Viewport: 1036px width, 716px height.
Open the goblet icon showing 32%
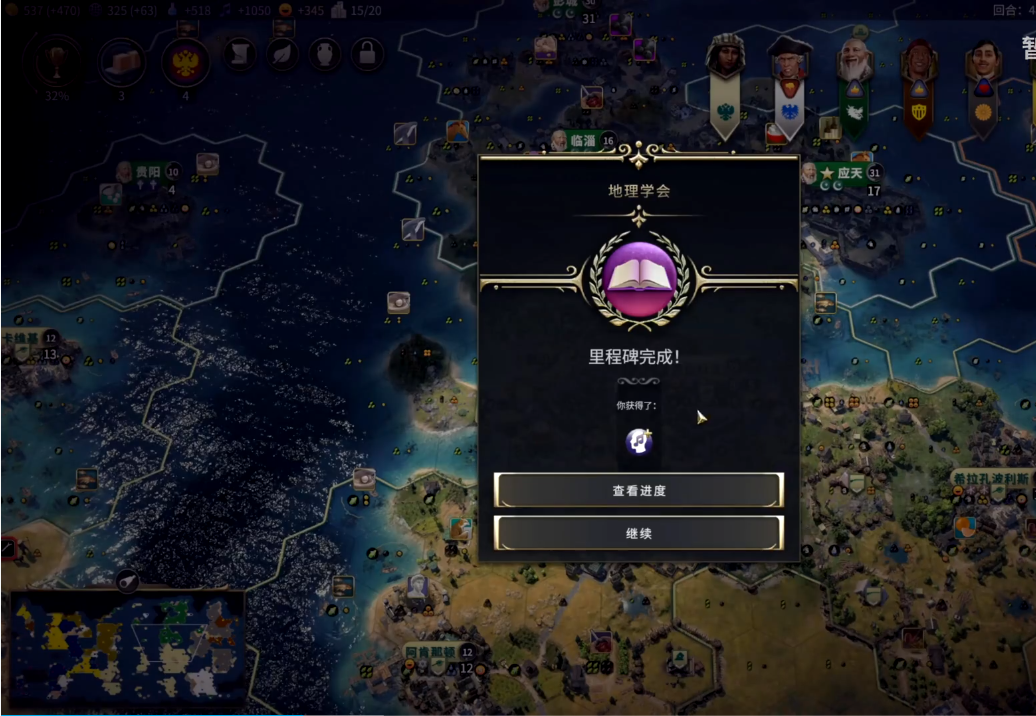55,62
